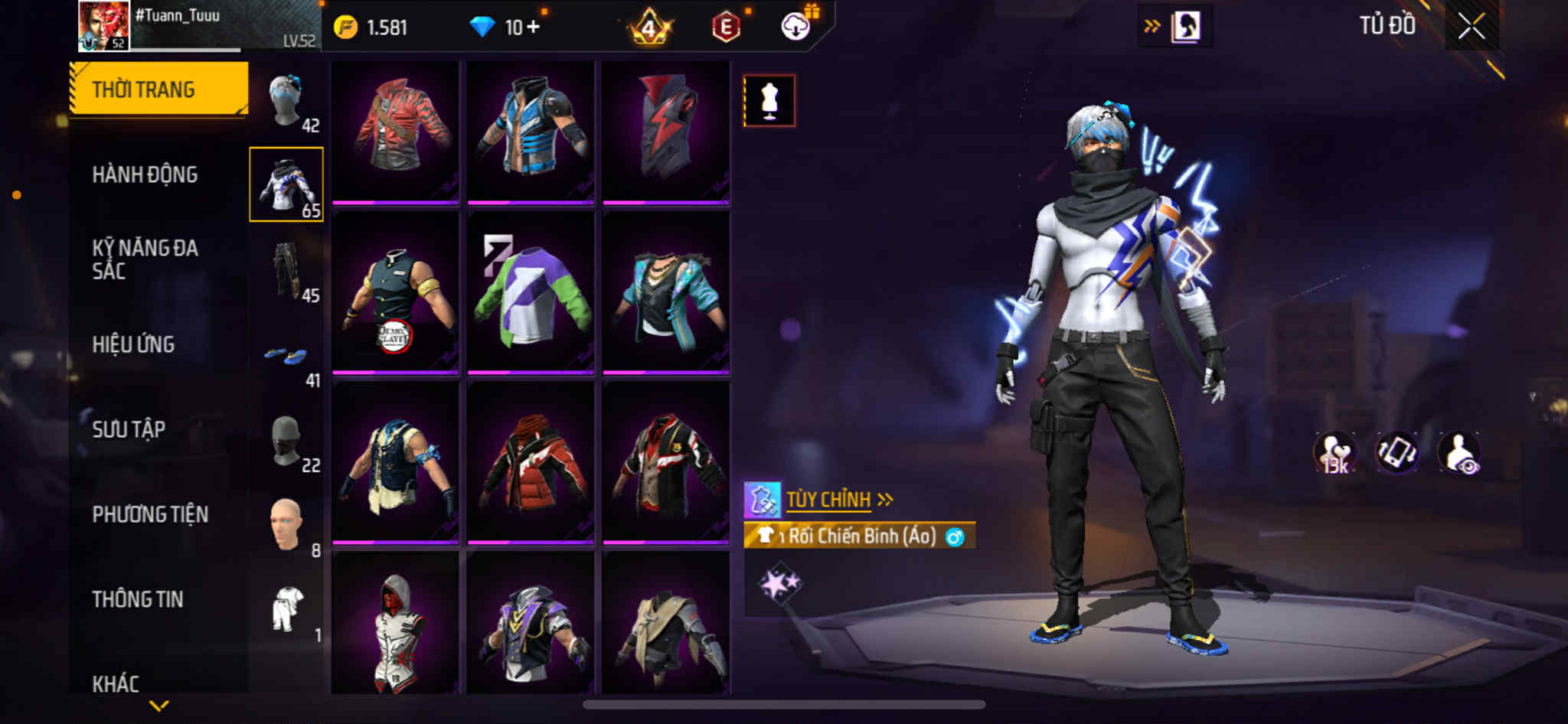Close the wardrobe with the X button
1568x724 pixels.
point(1471,27)
